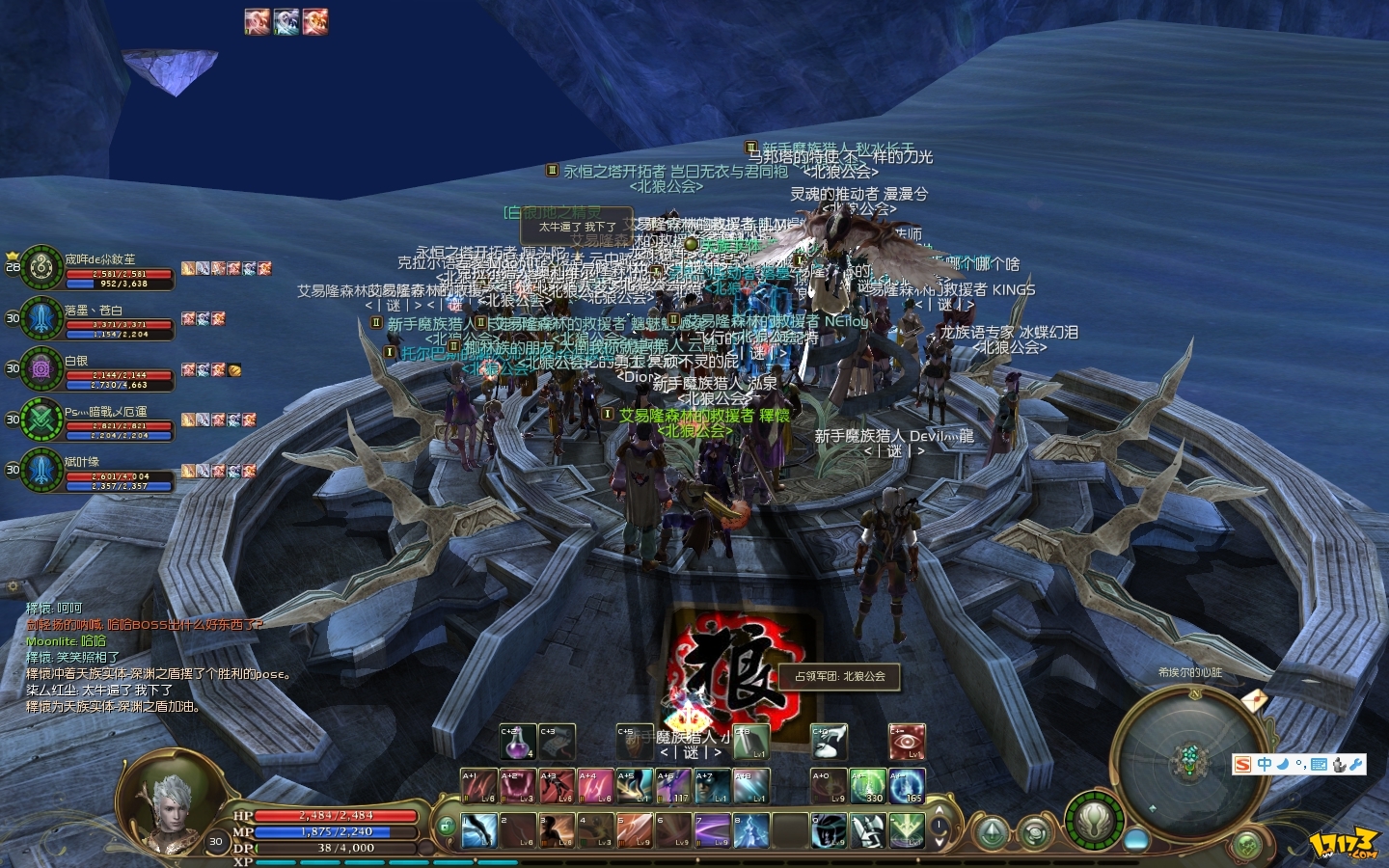Click the 17173.com watermark link
The image size is (1389, 868).
click(x=1346, y=844)
